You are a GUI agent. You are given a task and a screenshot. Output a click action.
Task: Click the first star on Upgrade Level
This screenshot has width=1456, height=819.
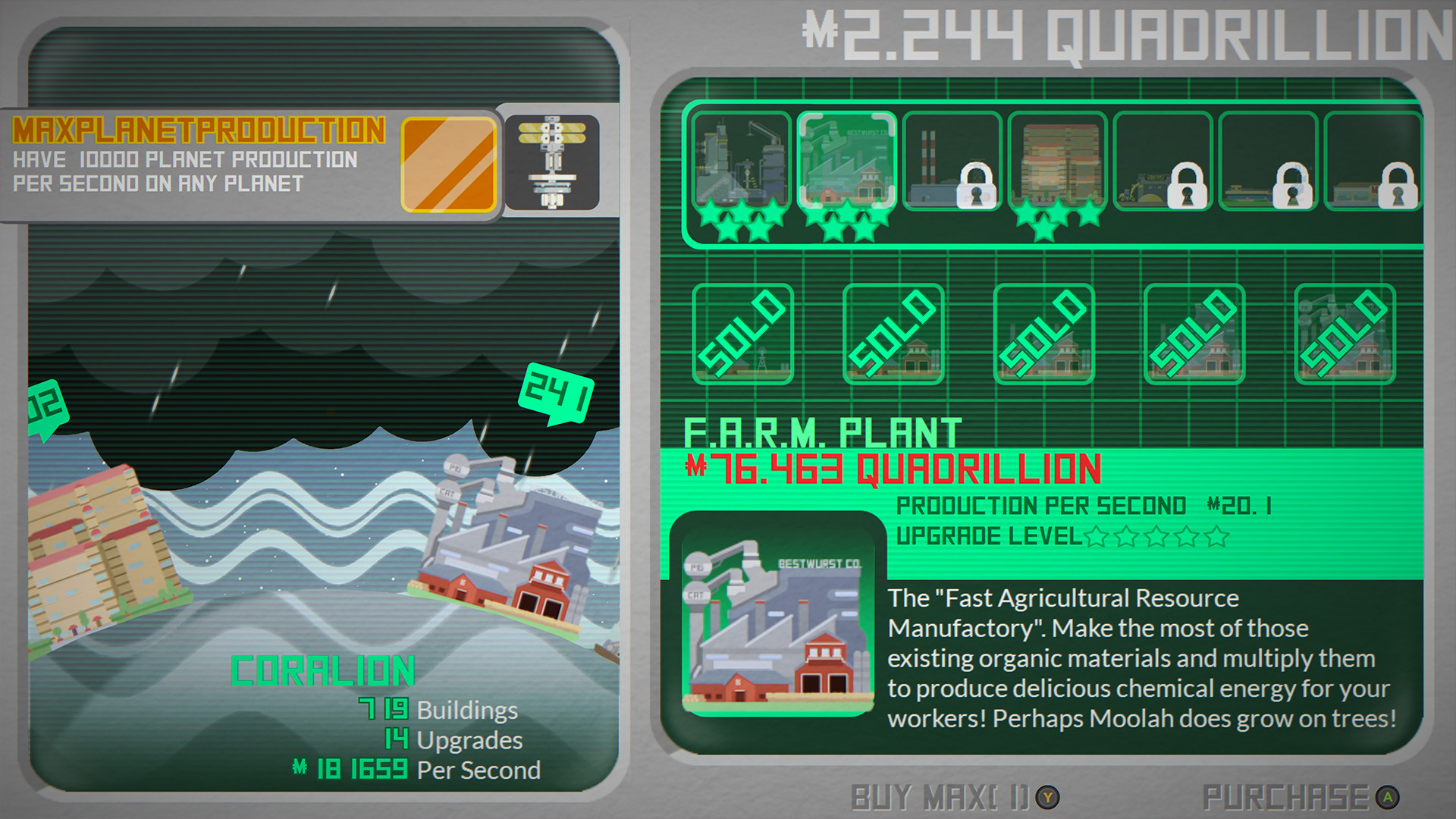tap(1097, 537)
